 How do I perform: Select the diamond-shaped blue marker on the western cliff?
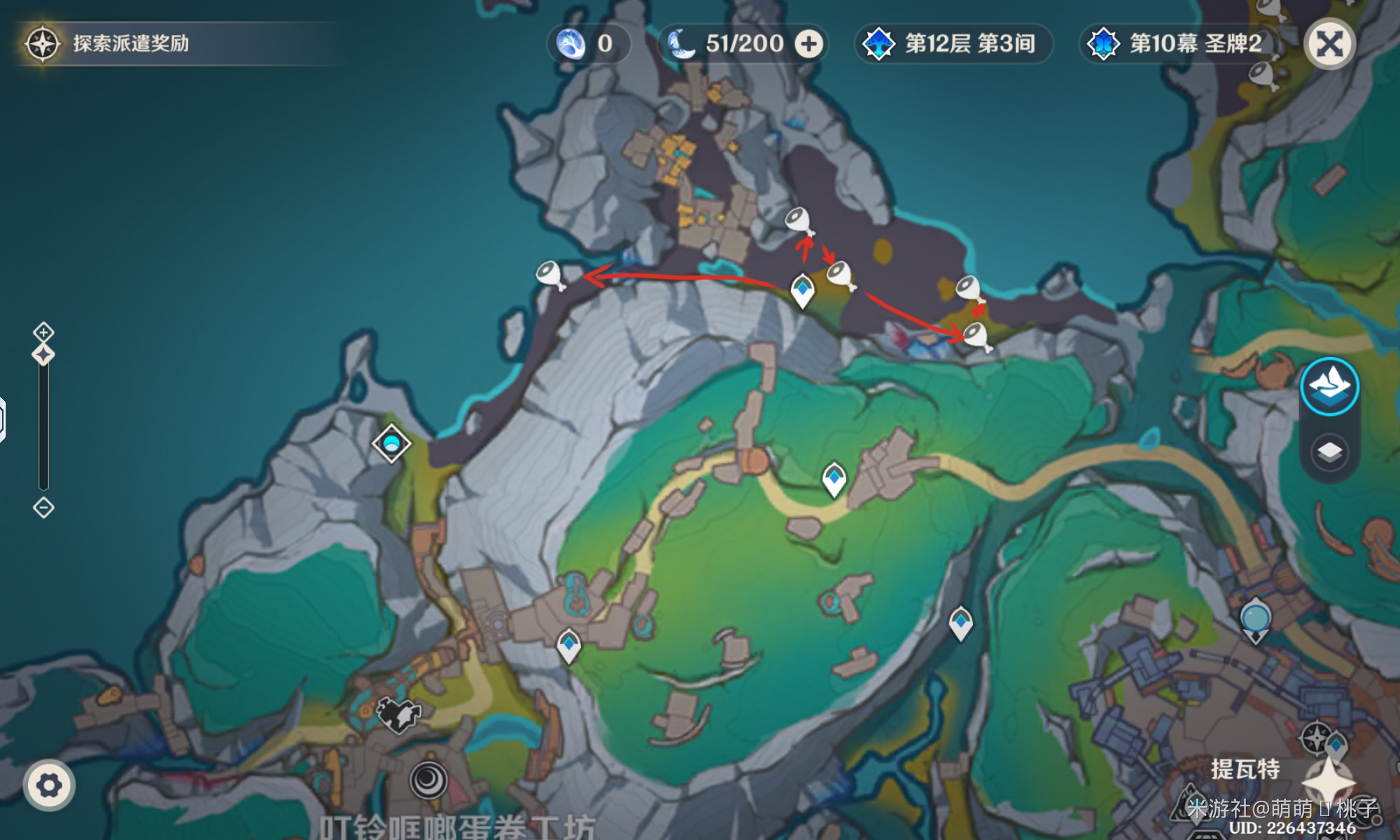pyautogui.click(x=391, y=443)
